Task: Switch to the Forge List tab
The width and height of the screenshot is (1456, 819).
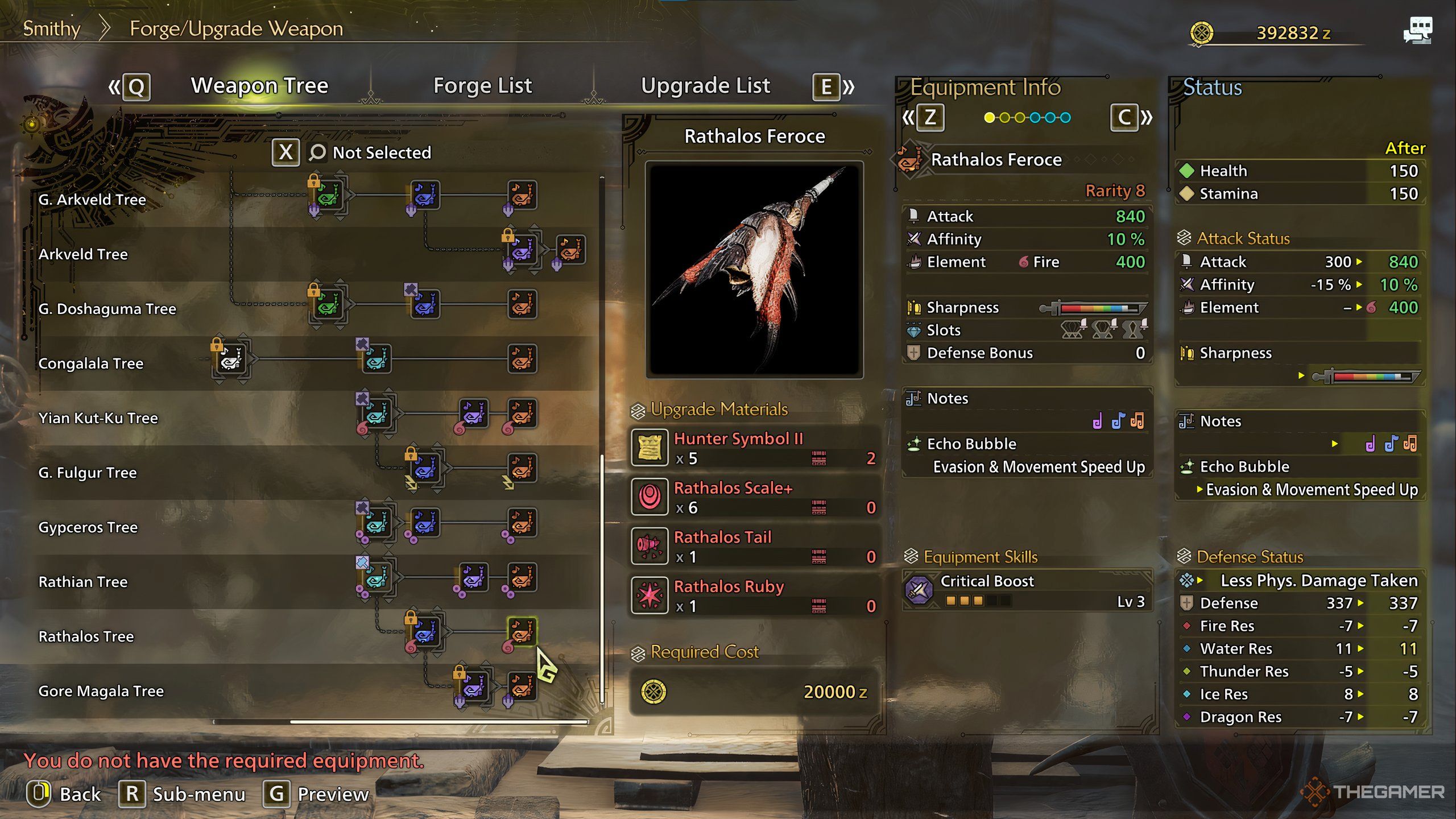Action: [482, 86]
